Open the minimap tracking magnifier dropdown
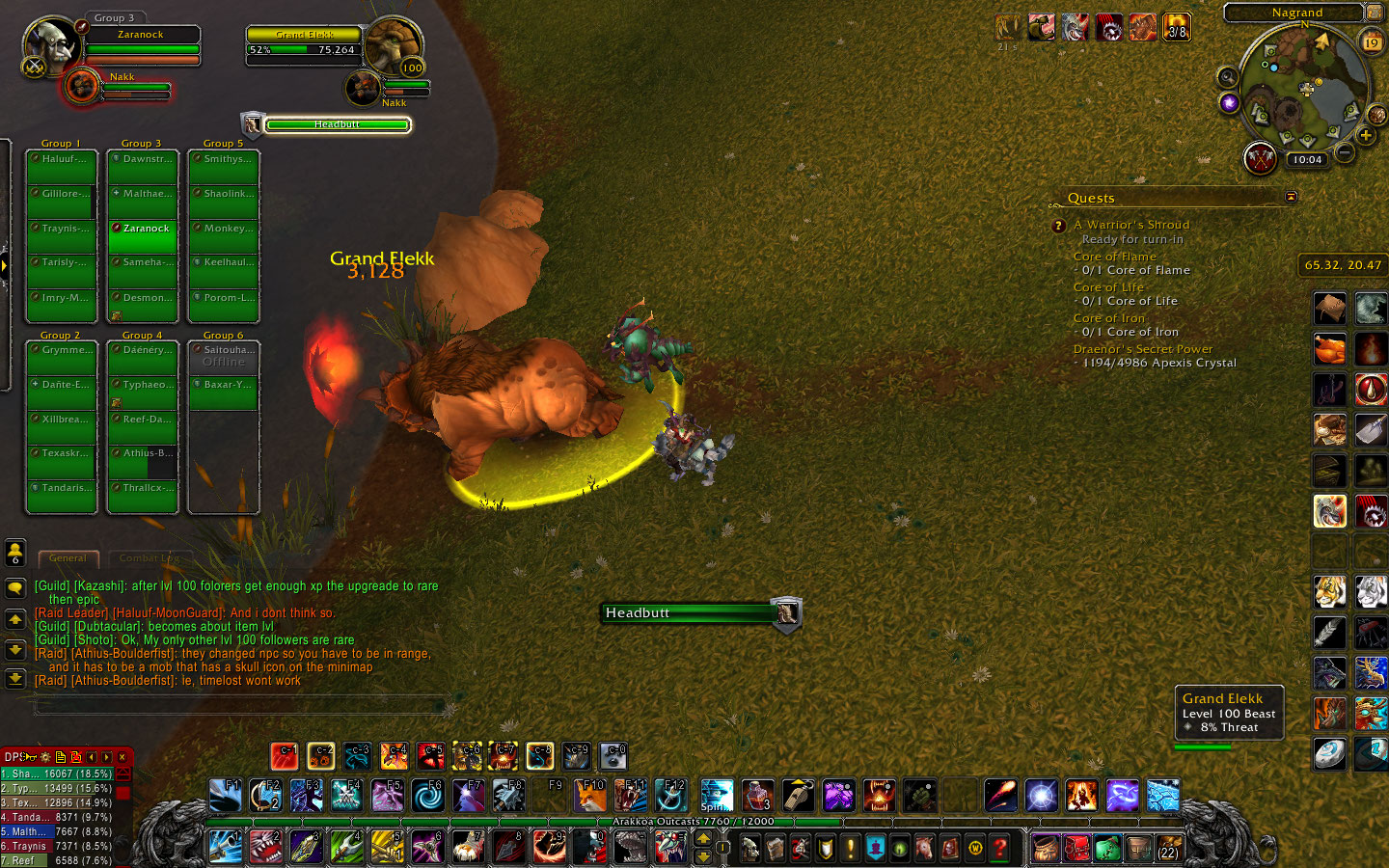Image resolution: width=1389 pixels, height=868 pixels. coord(1227,75)
